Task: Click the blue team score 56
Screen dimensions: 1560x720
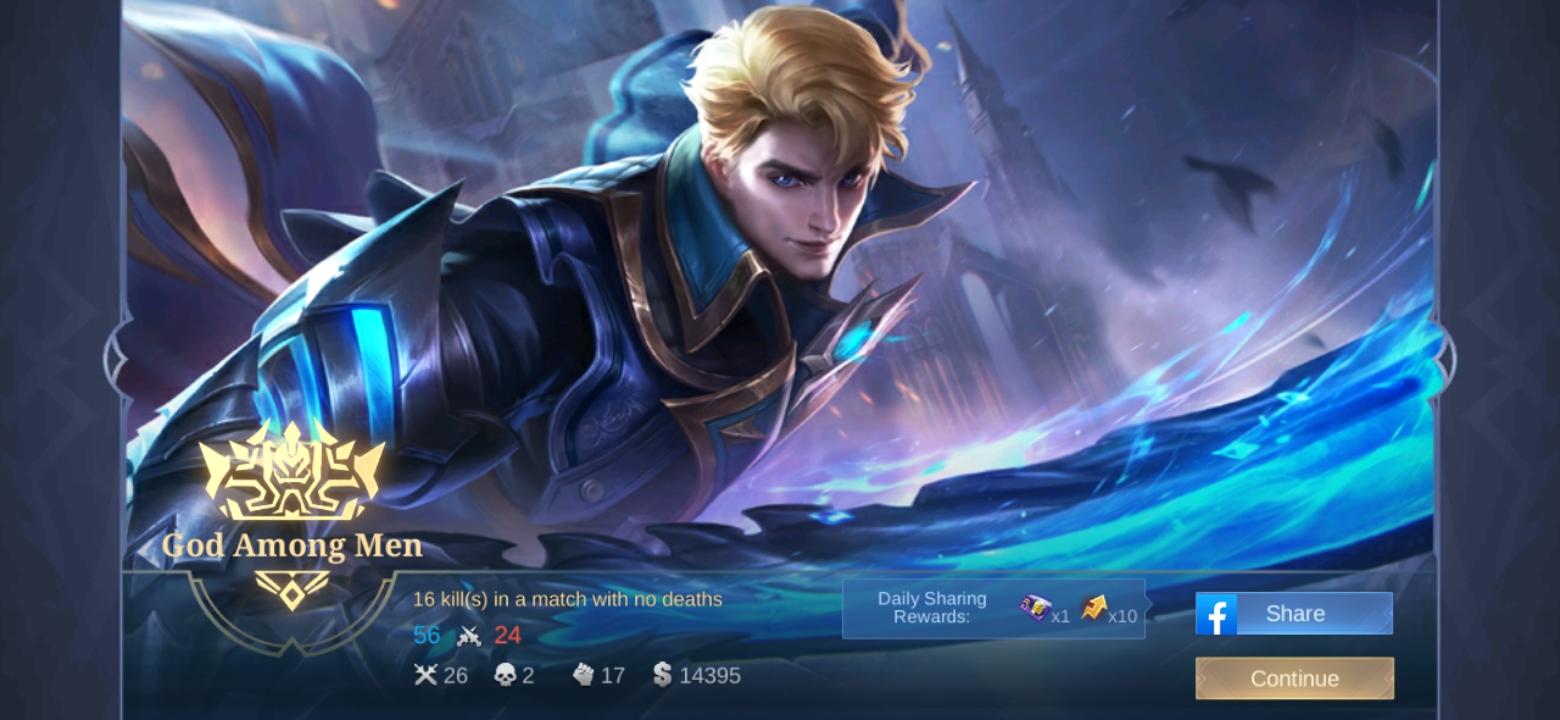Action: tap(427, 635)
